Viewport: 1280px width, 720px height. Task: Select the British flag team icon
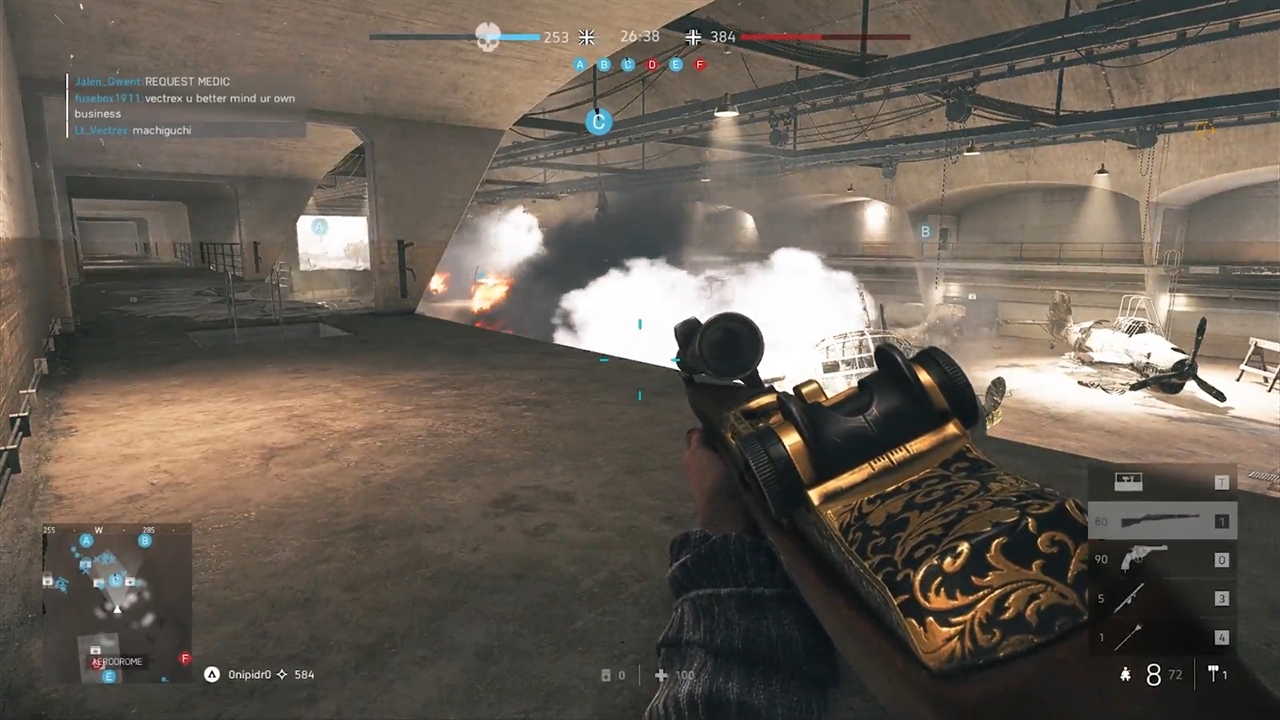pos(587,37)
